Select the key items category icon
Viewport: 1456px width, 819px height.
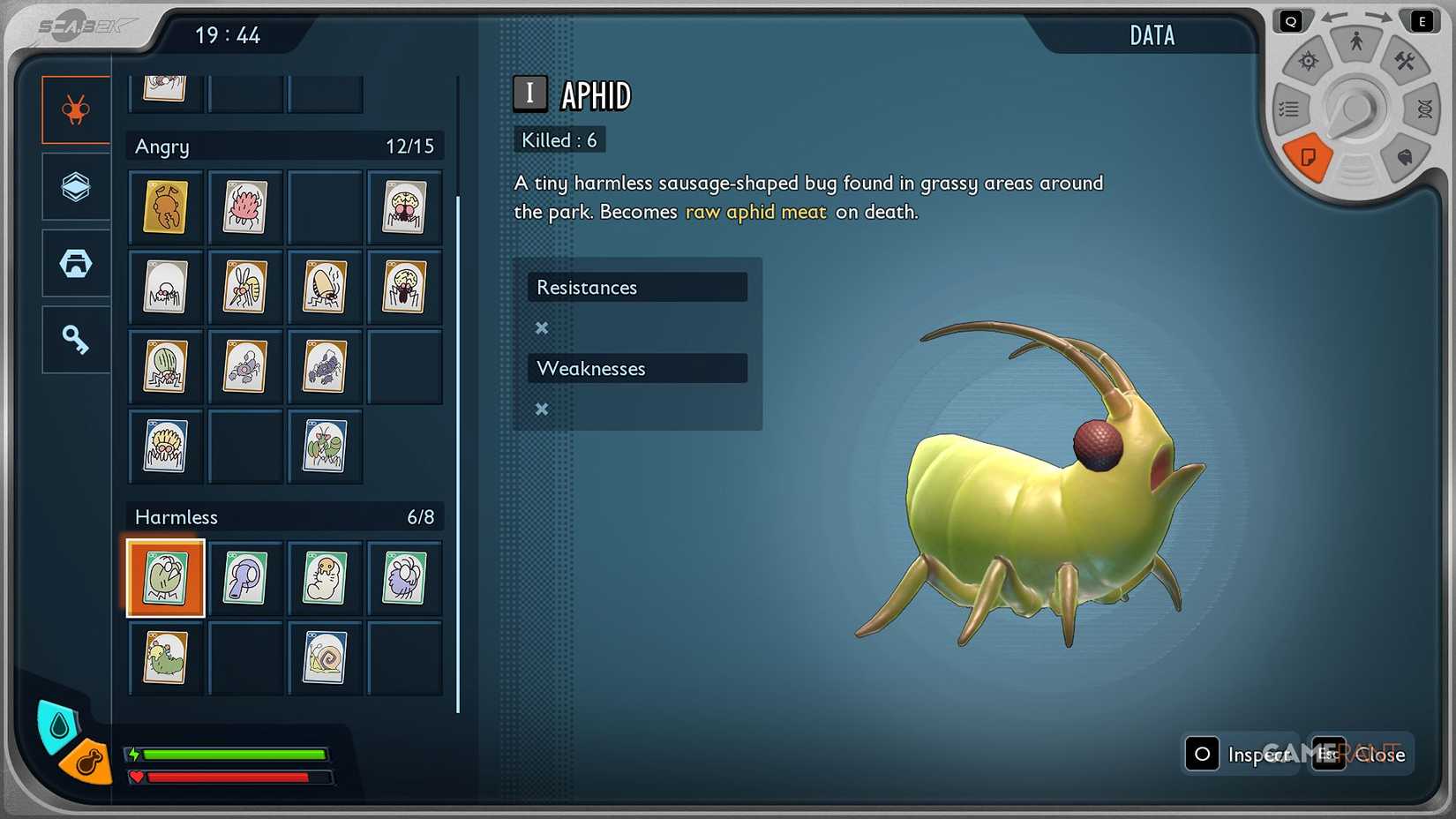[75, 339]
